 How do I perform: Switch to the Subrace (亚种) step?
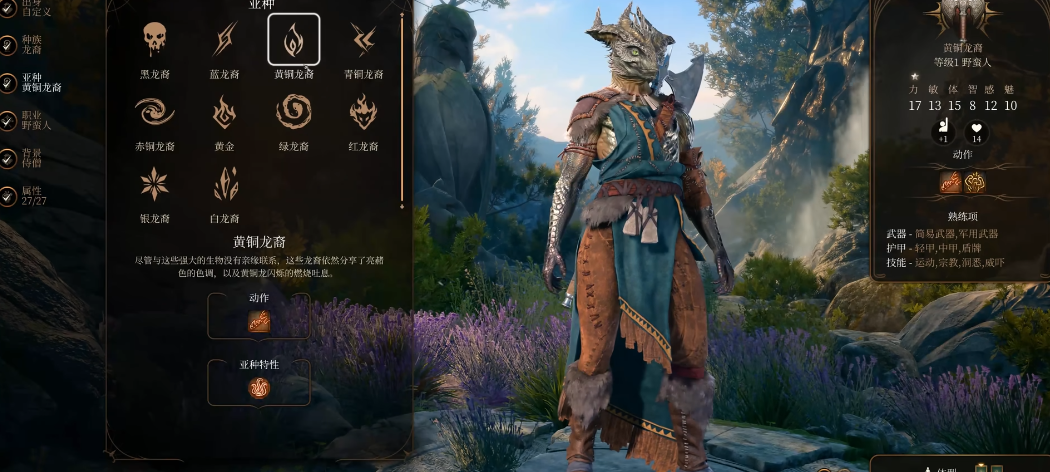pyautogui.click(x=38, y=82)
